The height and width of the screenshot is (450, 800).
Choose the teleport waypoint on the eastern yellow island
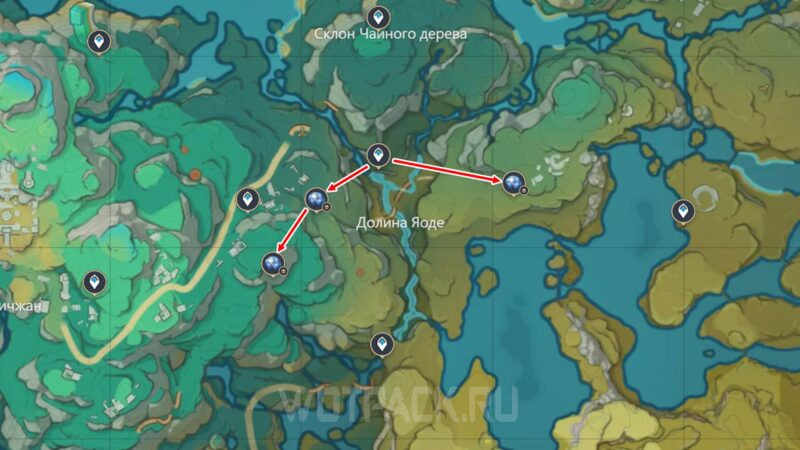click(682, 211)
